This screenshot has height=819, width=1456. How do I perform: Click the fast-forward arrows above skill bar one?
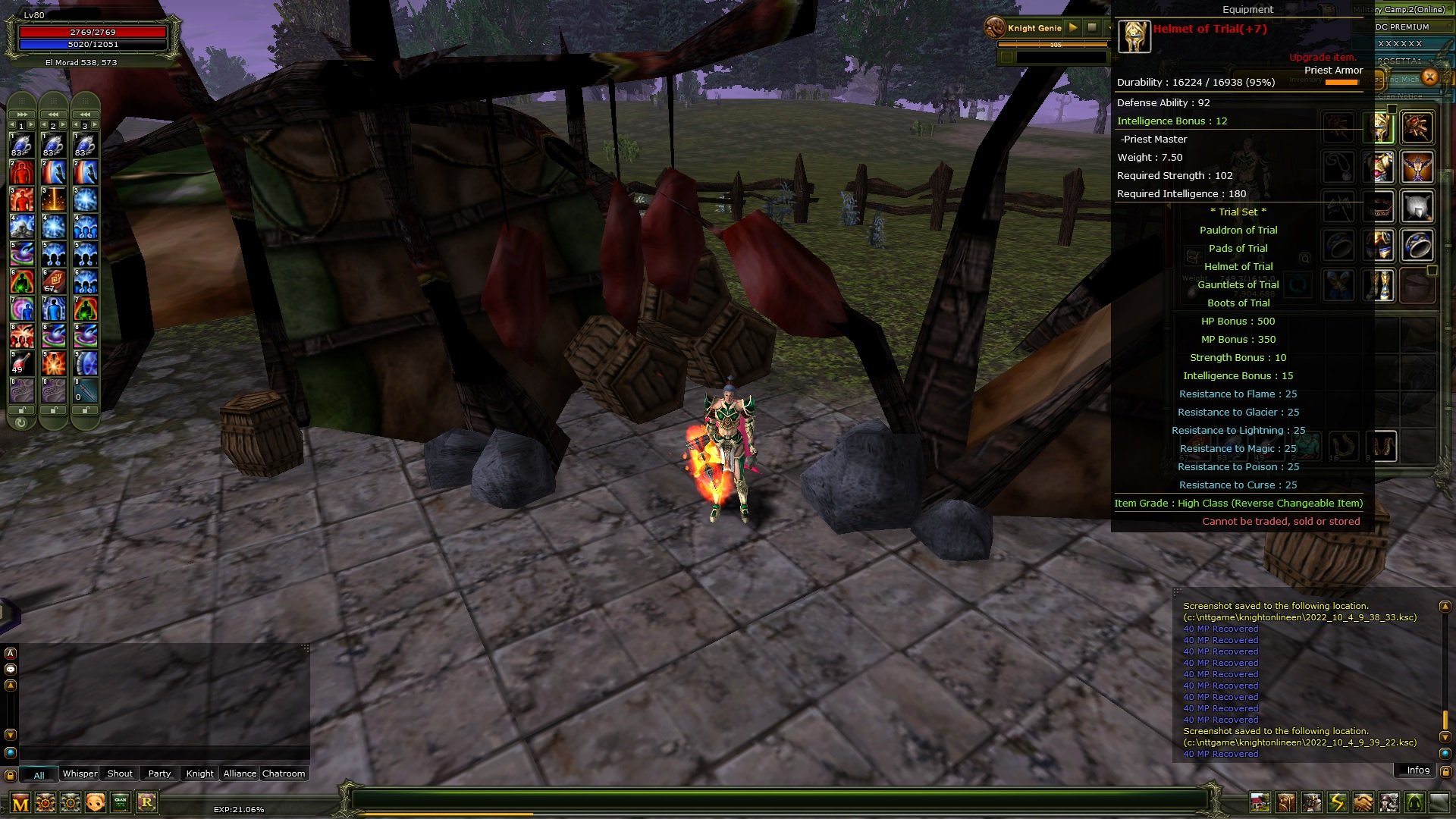tap(21, 115)
